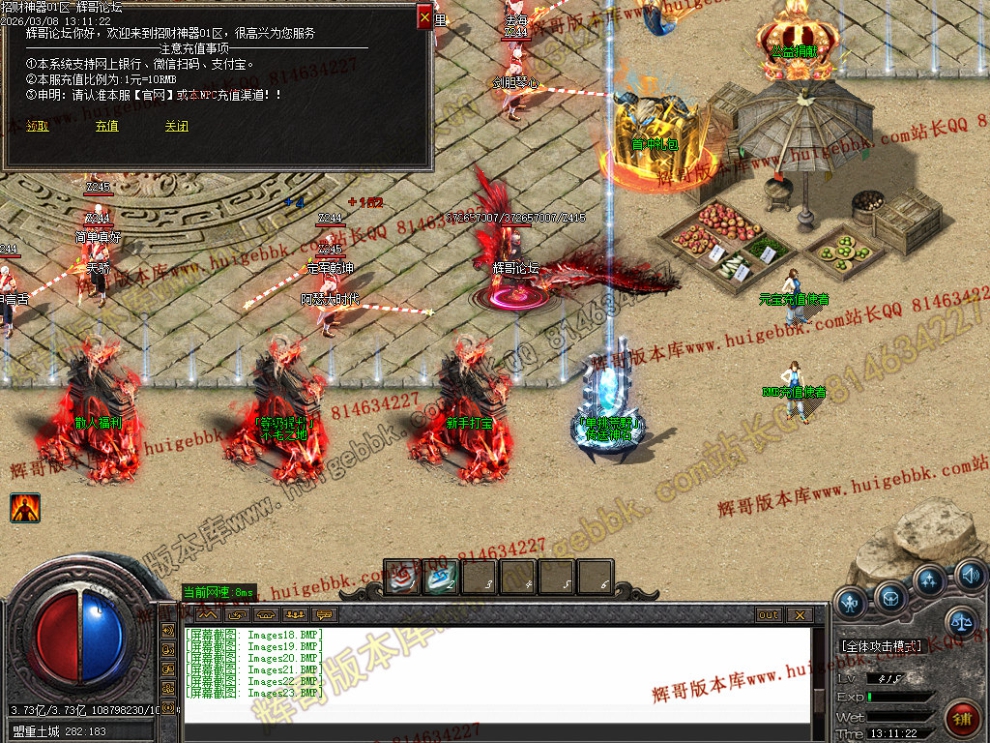Switch the 全体攻击模式 attack mode label
The height and width of the screenshot is (743, 990).
[x=881, y=646]
